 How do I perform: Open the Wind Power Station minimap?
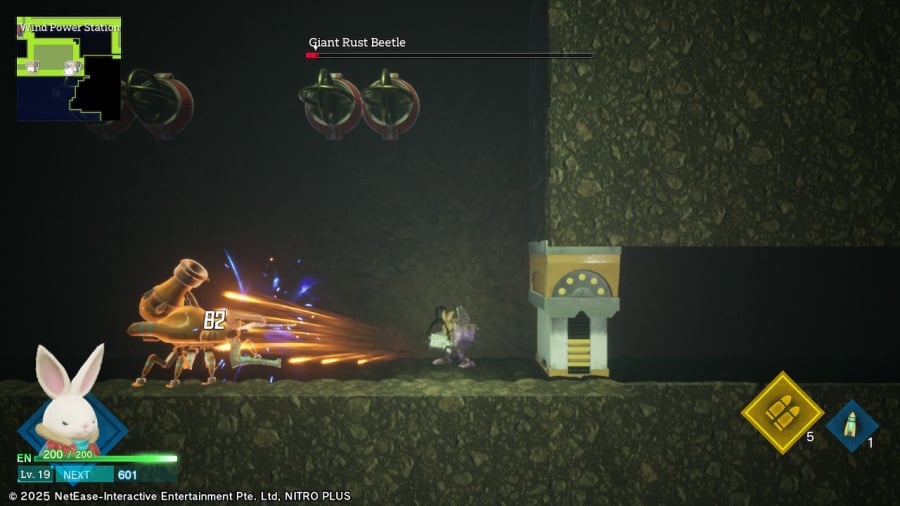tap(68, 68)
